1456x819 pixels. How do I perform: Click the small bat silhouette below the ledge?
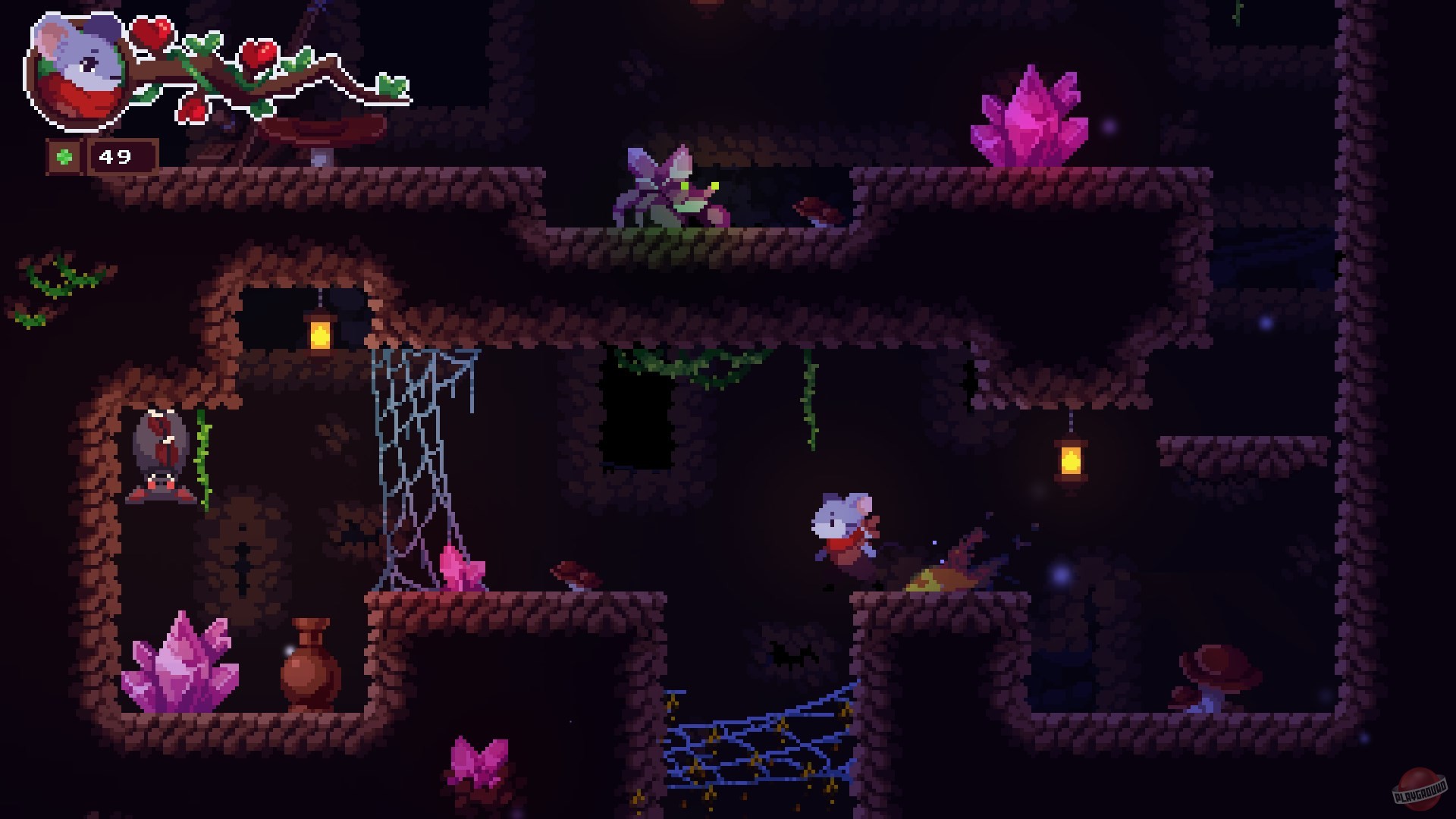click(789, 657)
